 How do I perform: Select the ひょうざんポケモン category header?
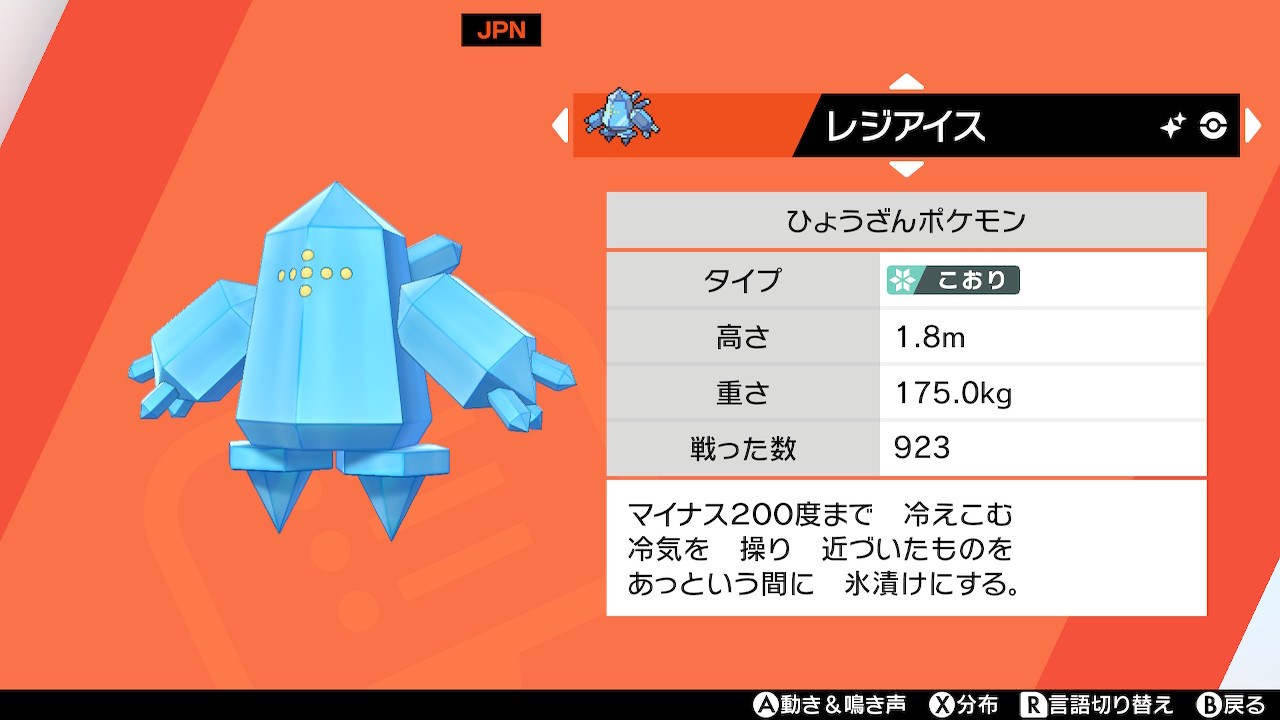pos(906,219)
